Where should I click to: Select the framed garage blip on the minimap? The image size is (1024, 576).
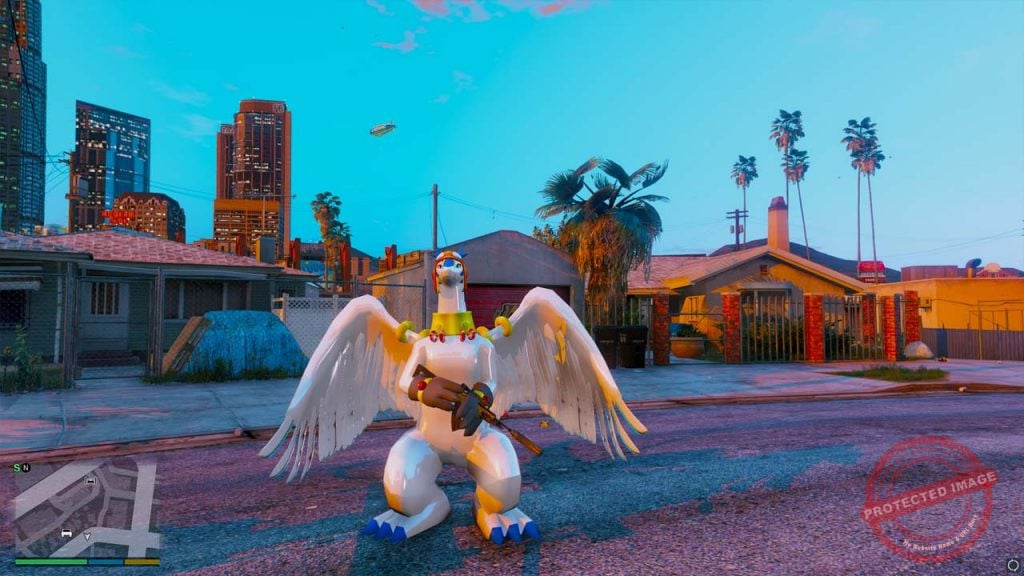pyautogui.click(x=91, y=481)
